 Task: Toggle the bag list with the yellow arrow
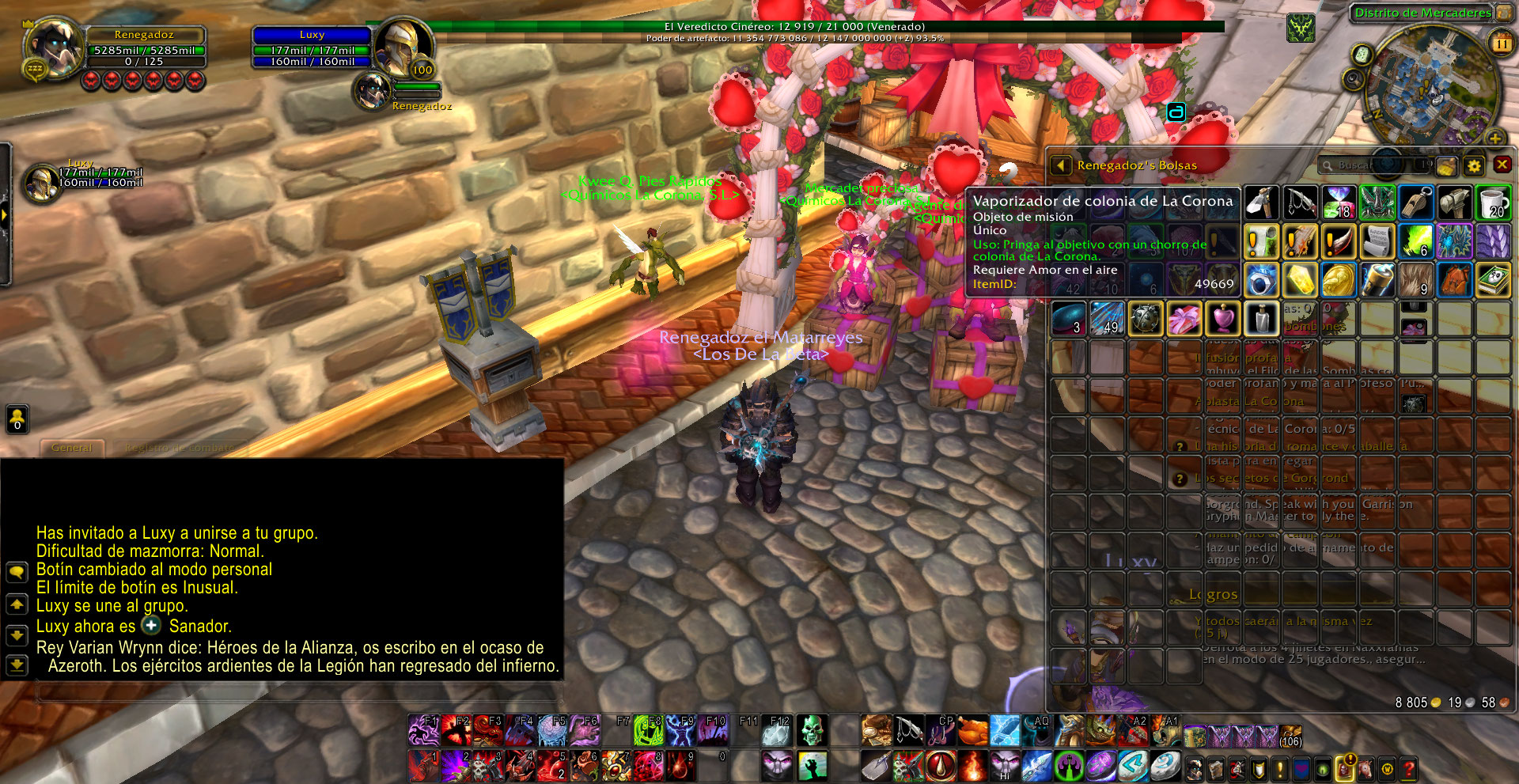point(1061,165)
